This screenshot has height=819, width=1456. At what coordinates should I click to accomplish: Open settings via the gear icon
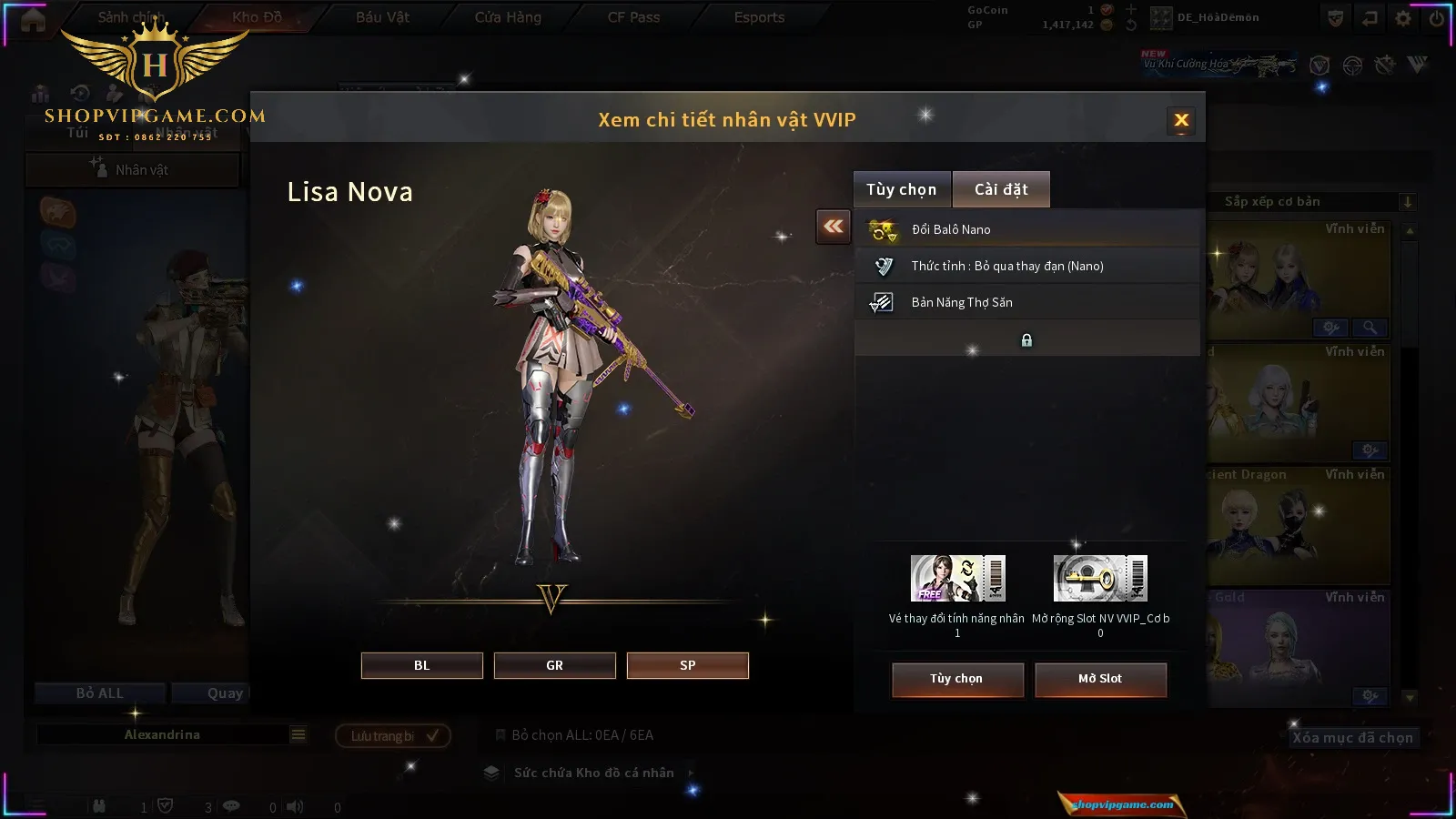[x=1403, y=18]
